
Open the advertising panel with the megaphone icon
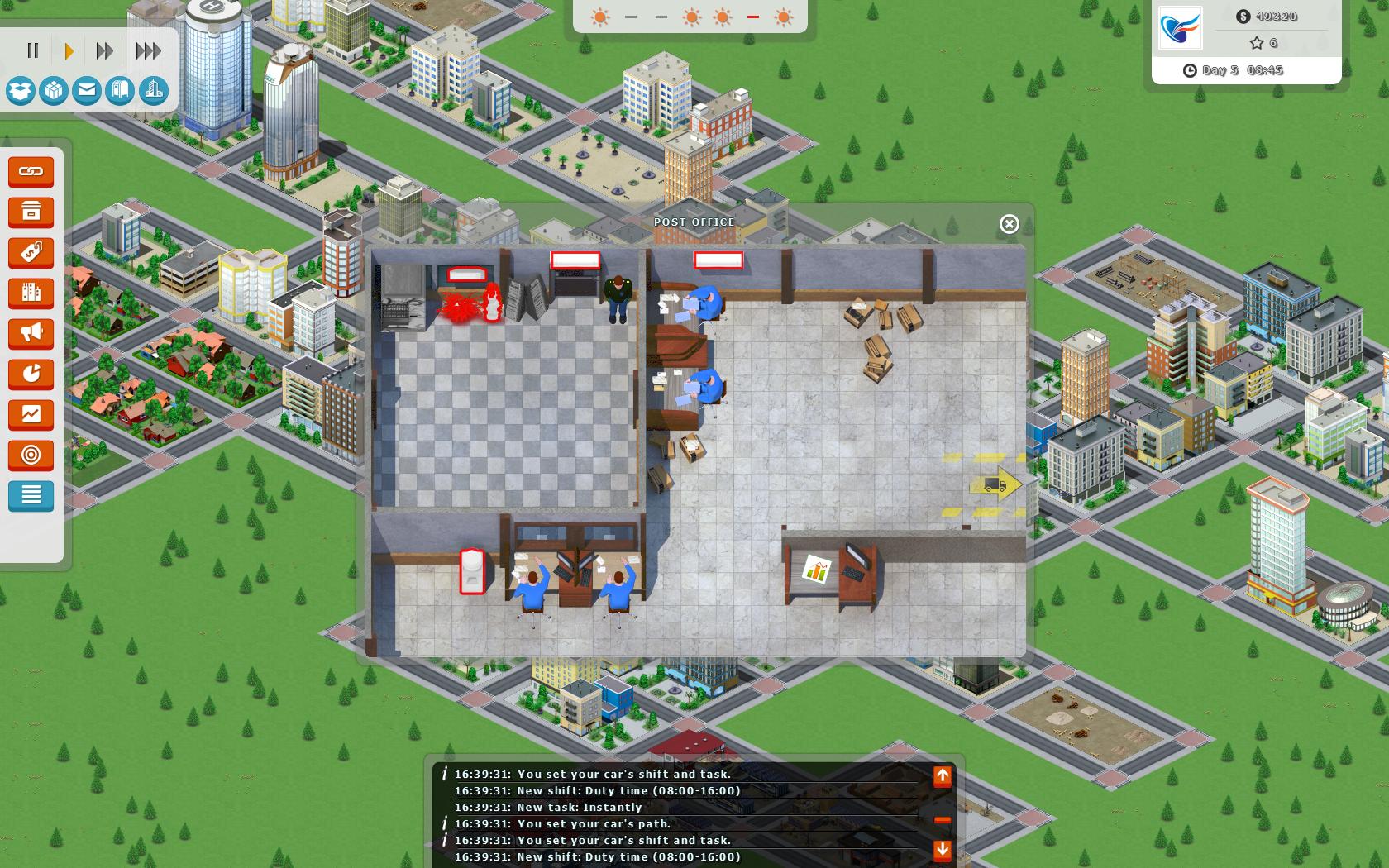(x=31, y=334)
